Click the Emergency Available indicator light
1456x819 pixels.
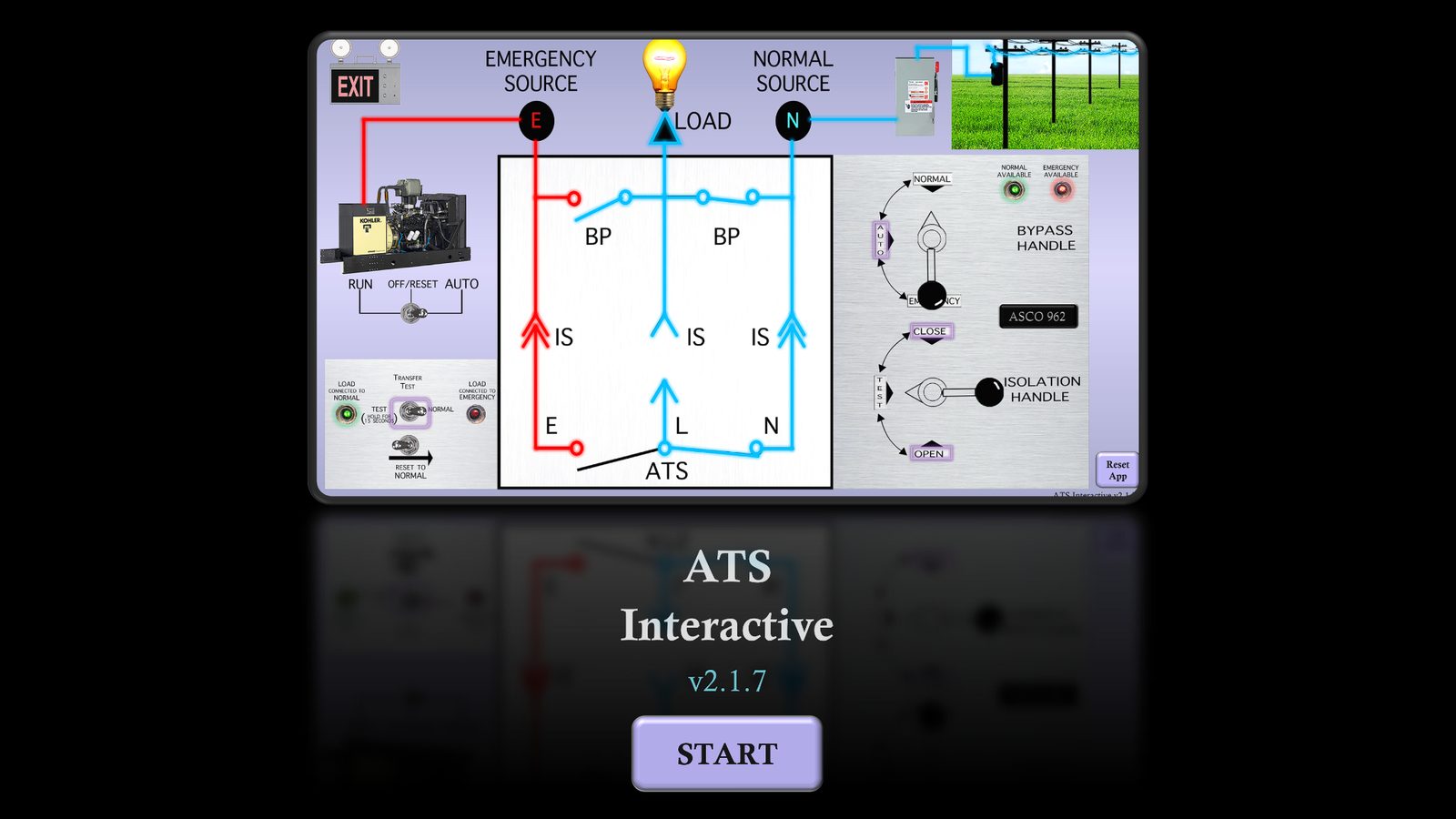click(x=1062, y=188)
